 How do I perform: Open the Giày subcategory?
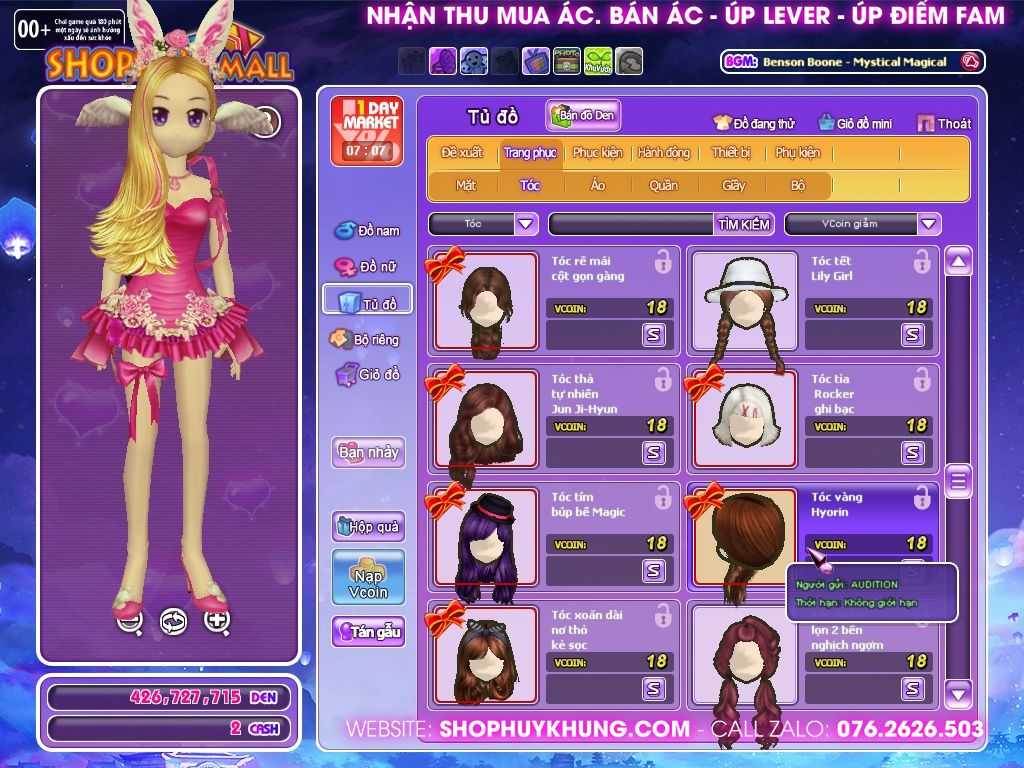click(x=733, y=185)
